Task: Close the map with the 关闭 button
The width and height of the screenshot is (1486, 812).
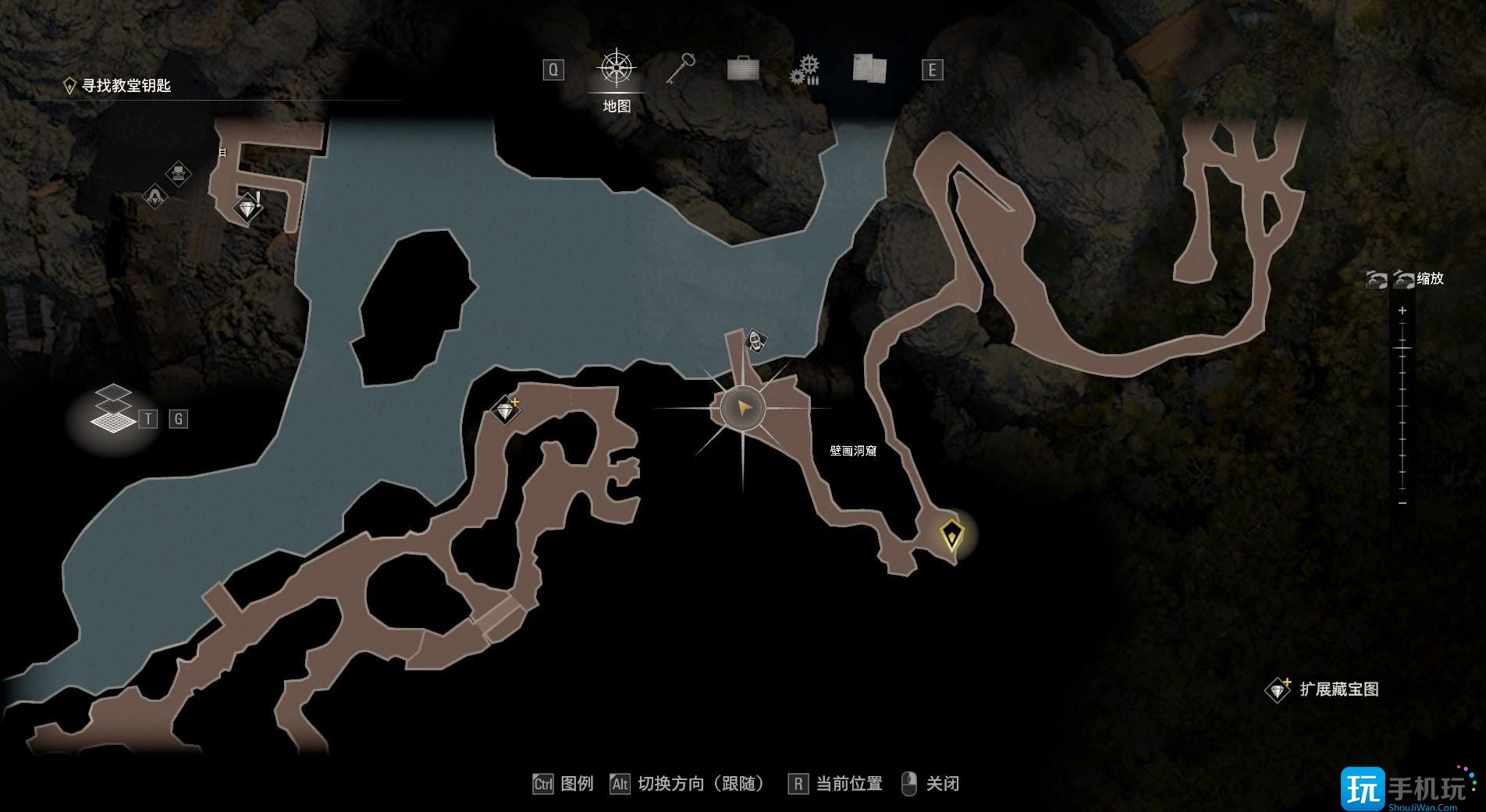Action: coord(931,784)
